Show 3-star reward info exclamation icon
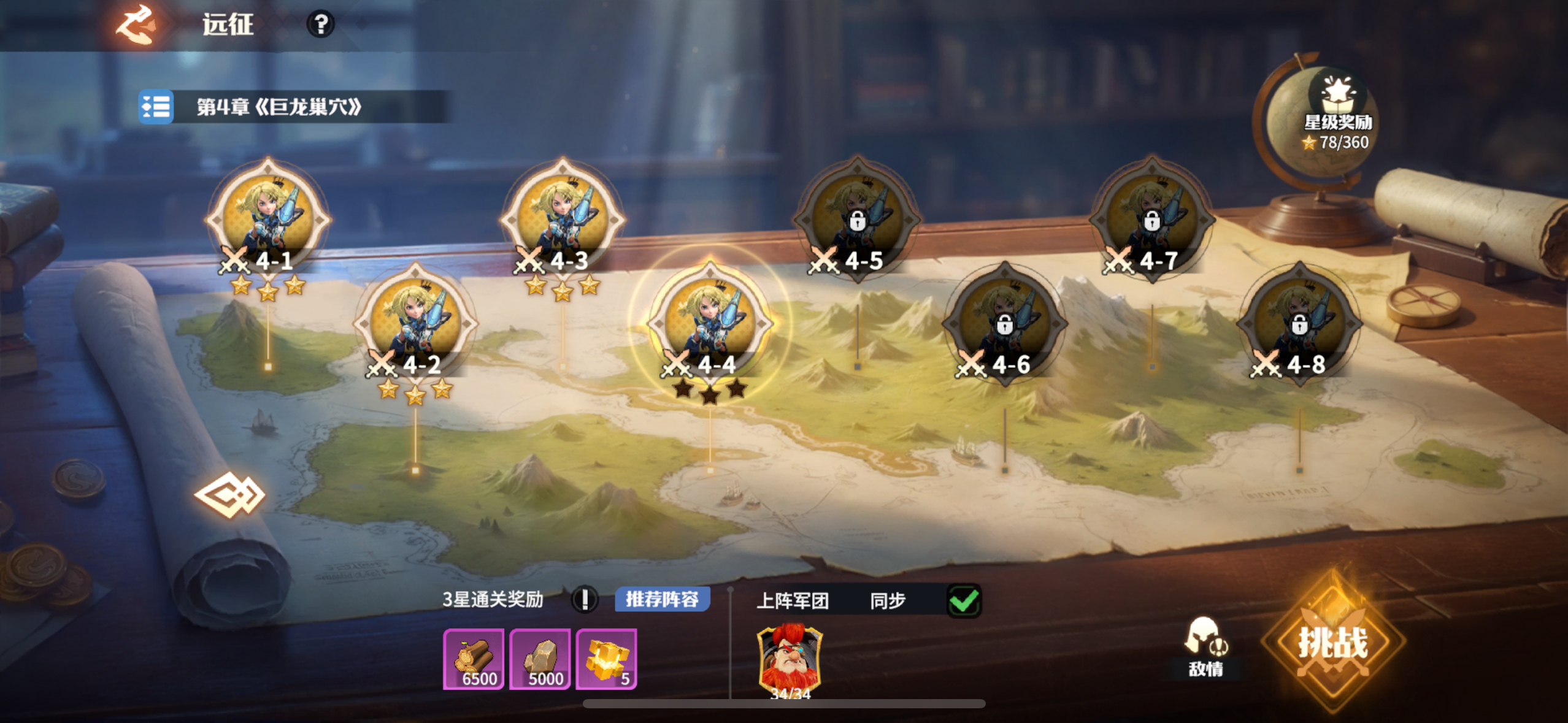This screenshot has width=1568, height=723. tap(584, 599)
